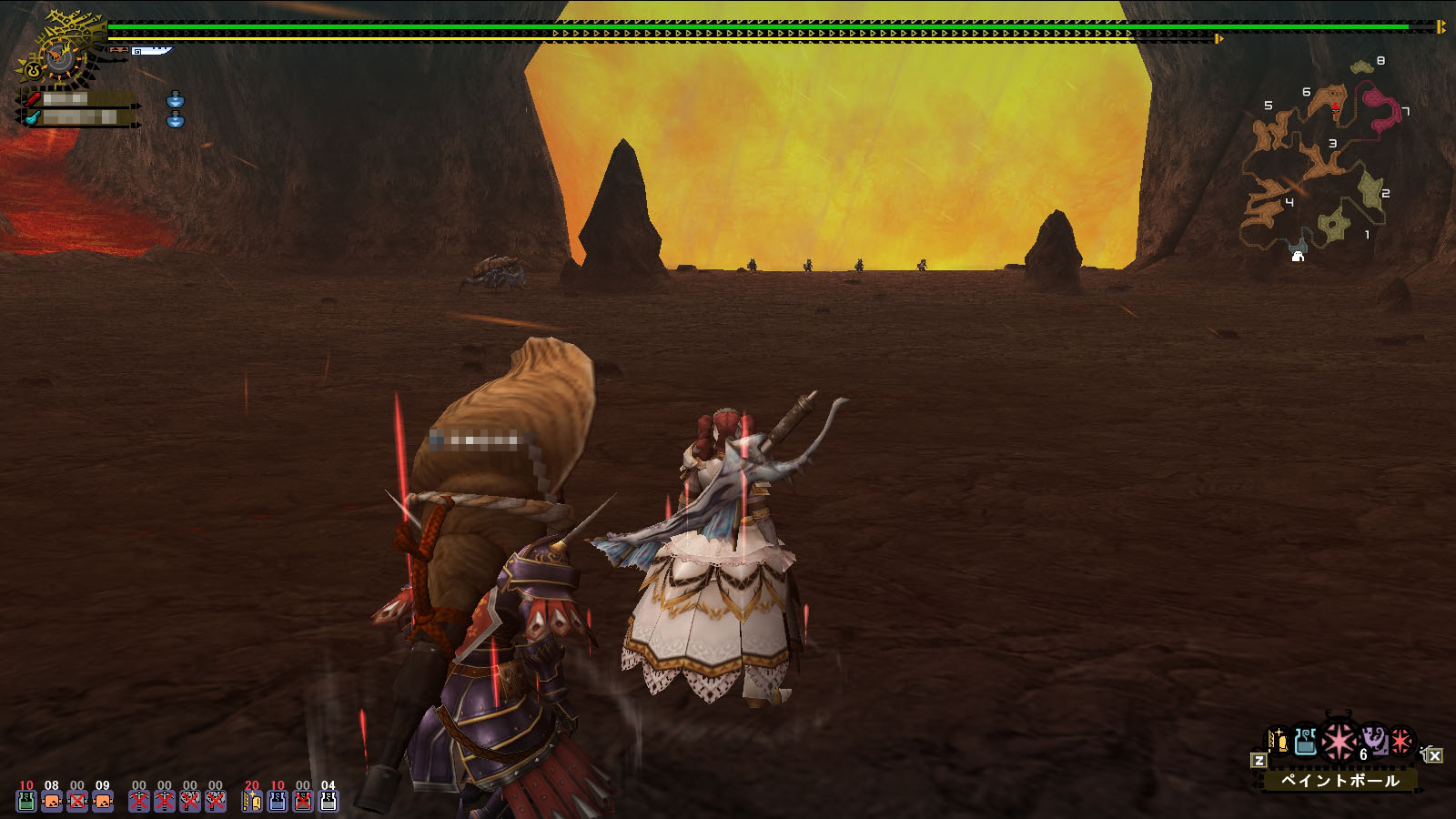Use the green potion with count 10
Screen dimensions: 1456x819
click(x=26, y=799)
